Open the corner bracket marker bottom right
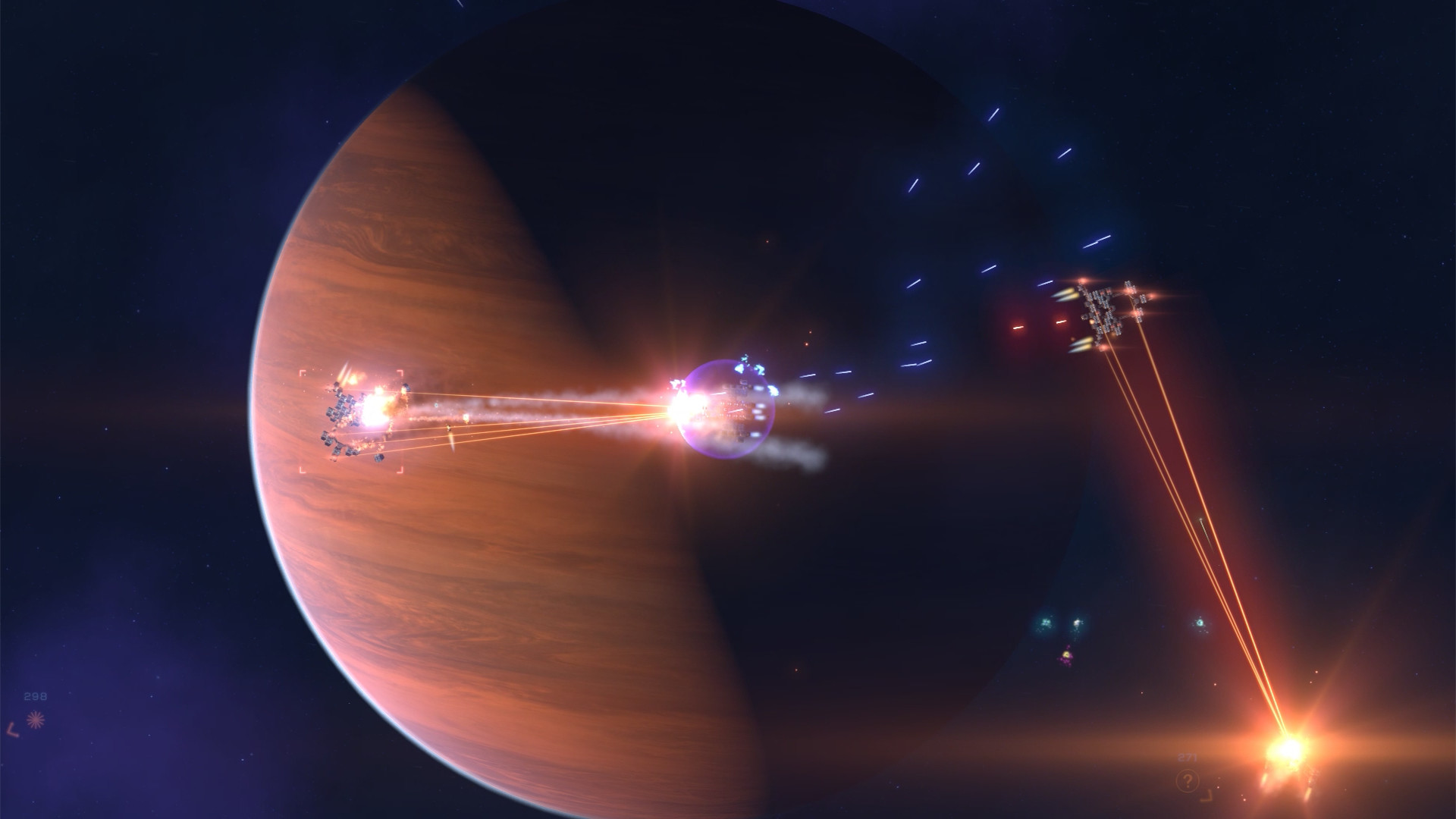 tap(1207, 795)
